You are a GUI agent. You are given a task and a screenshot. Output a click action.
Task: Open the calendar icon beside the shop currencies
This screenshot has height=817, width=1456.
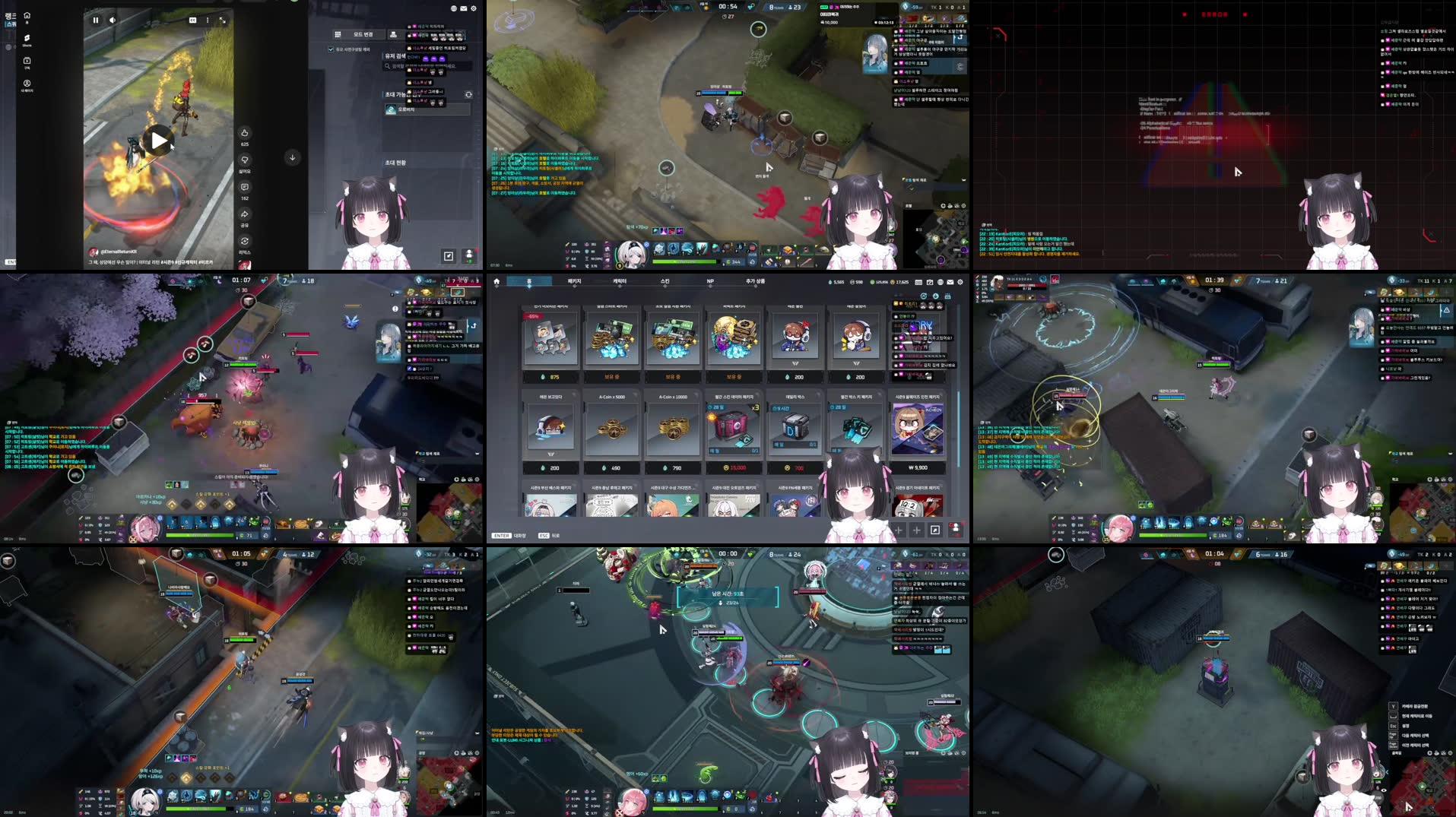tap(918, 282)
